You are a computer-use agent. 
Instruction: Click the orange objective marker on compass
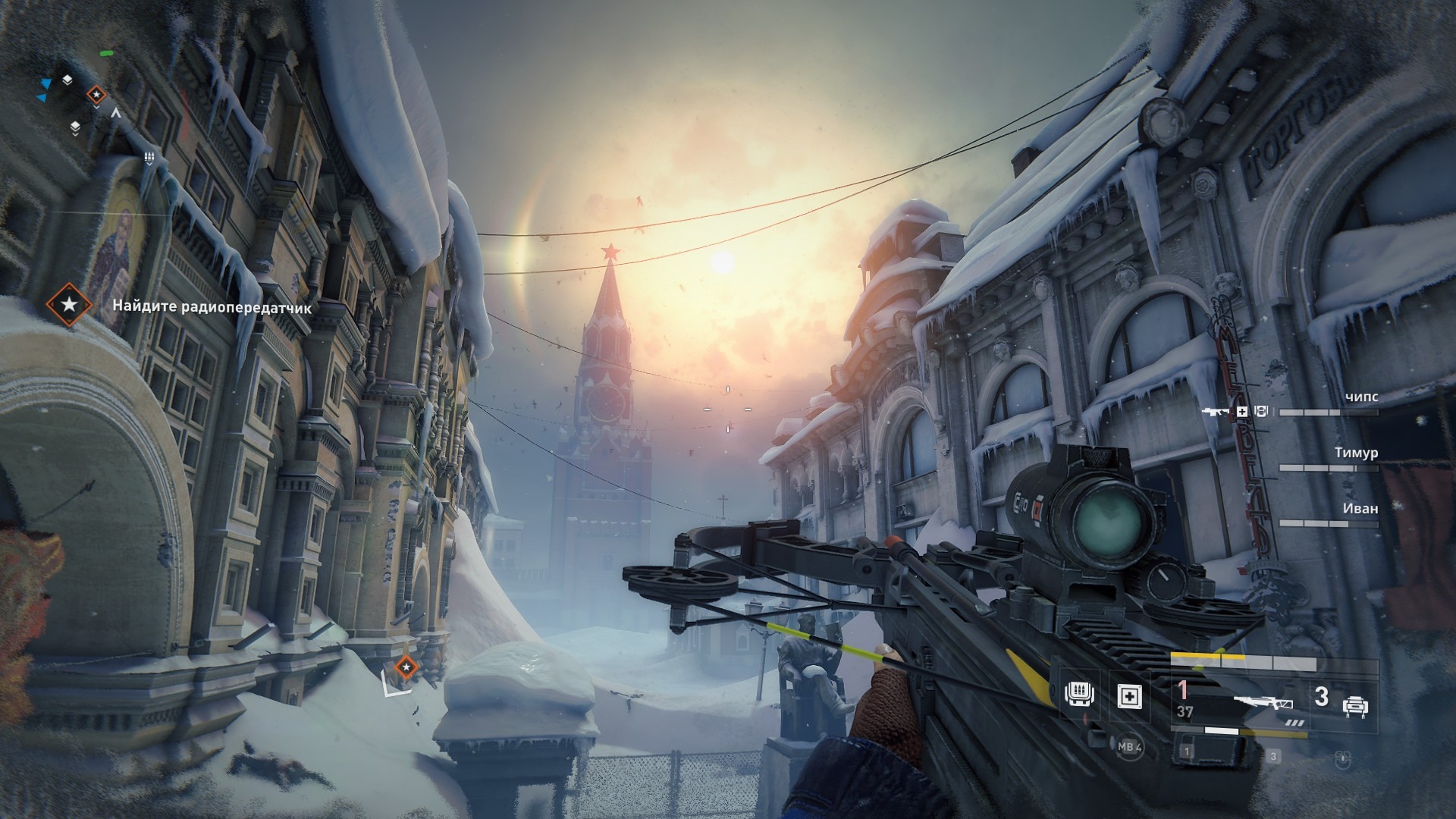(x=96, y=95)
